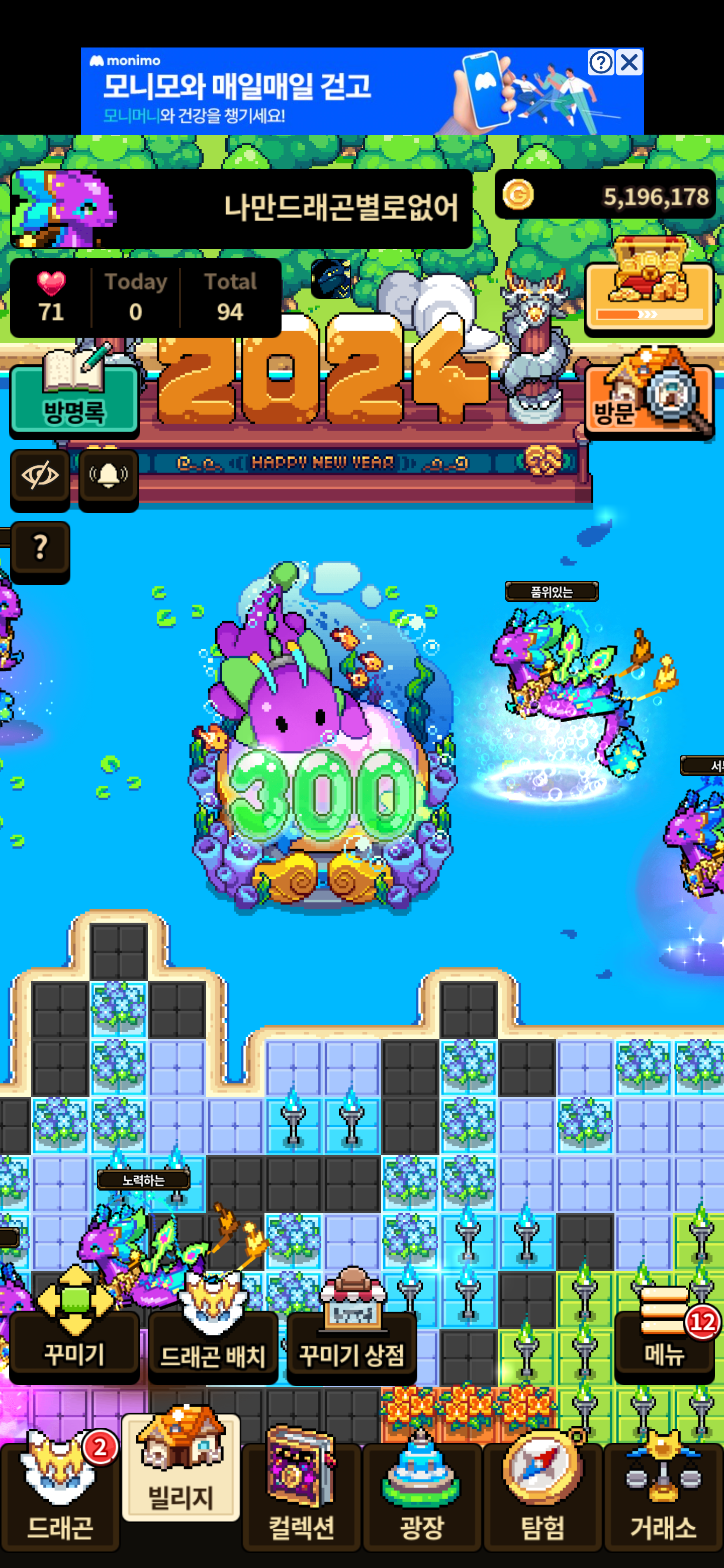724x1568 pixels.
Task: Open the 메뉴 menu button
Action: pyautogui.click(x=664, y=1341)
